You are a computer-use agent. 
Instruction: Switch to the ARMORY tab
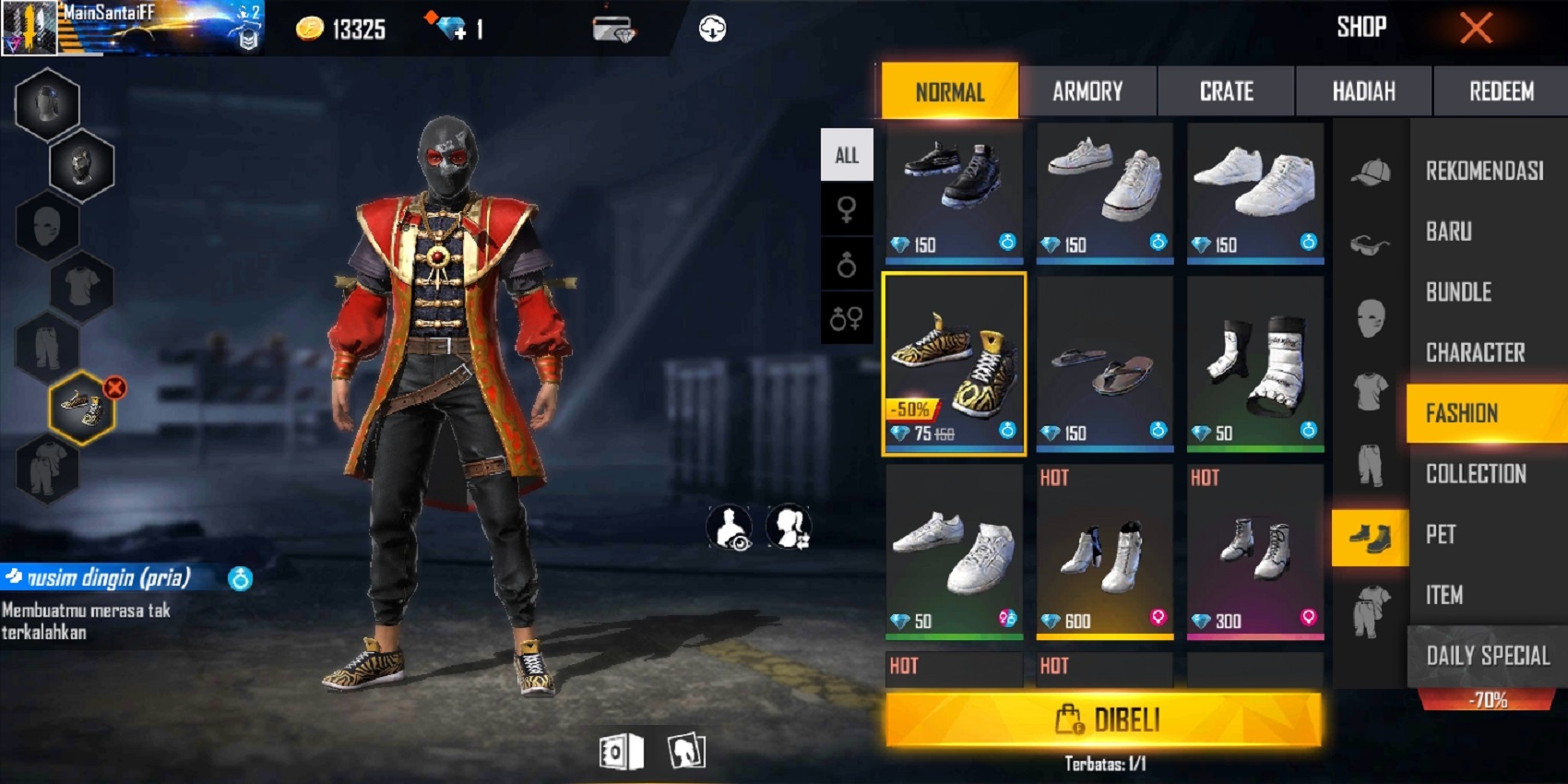(x=1088, y=91)
